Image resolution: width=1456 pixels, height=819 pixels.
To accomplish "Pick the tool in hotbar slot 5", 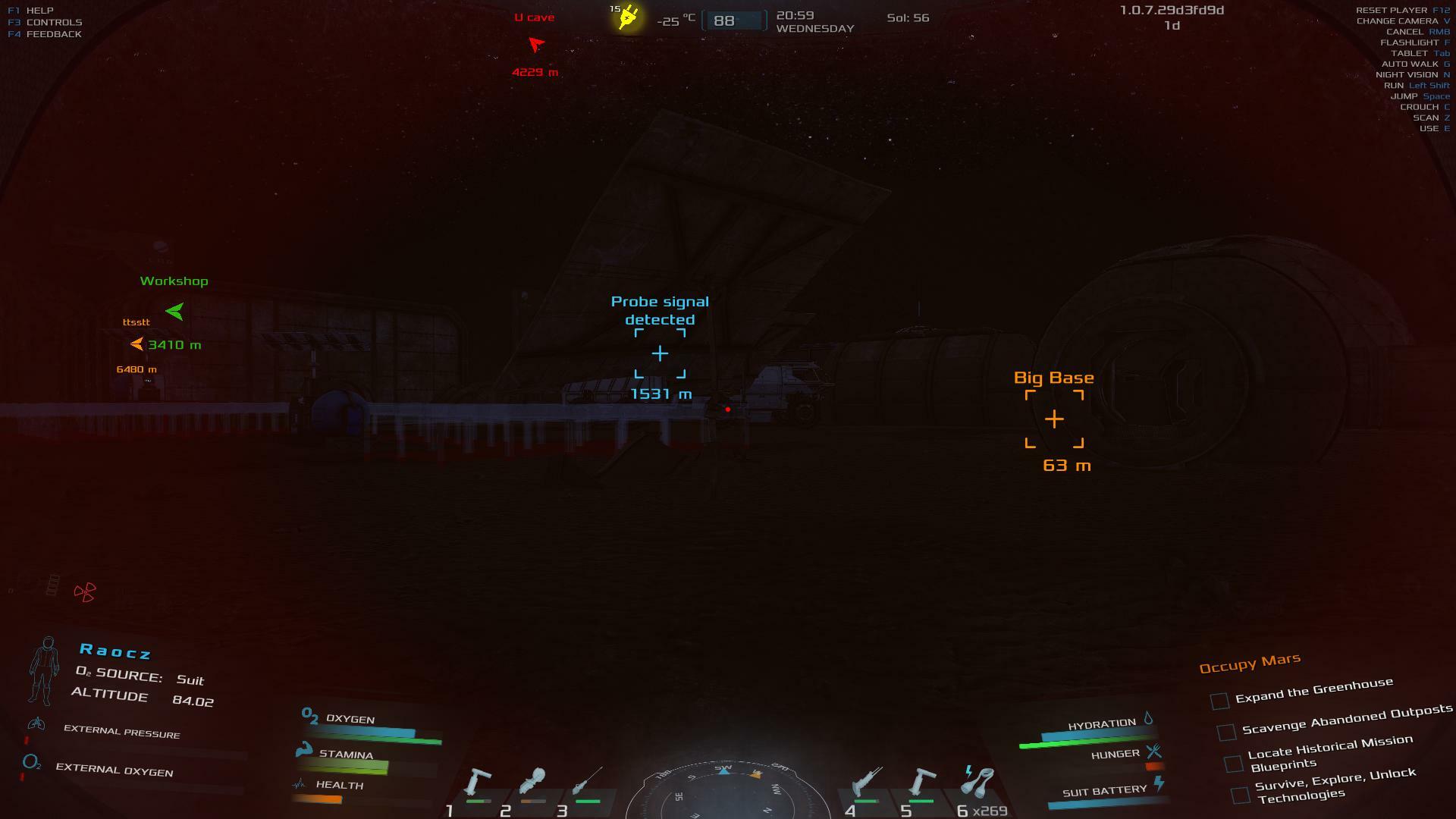I will click(x=921, y=781).
